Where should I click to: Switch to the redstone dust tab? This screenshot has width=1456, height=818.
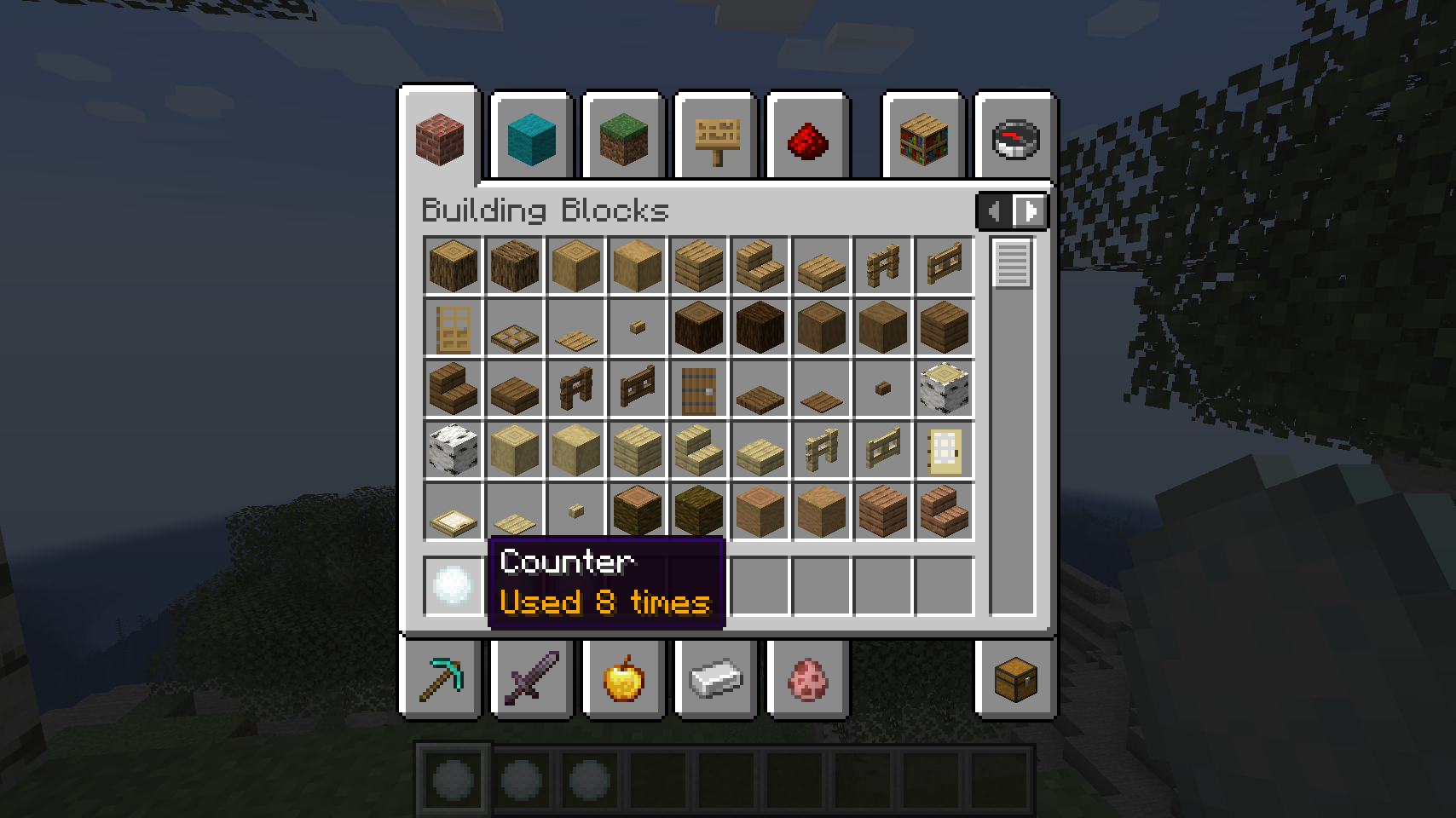[806, 139]
